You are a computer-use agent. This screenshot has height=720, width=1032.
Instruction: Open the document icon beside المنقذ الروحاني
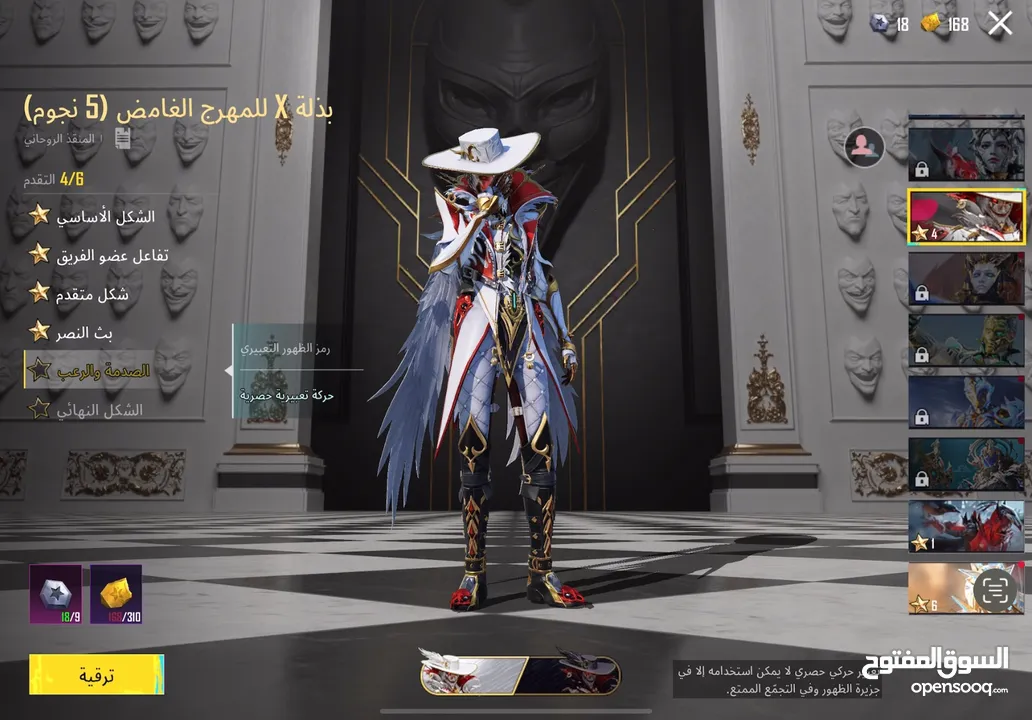(x=123, y=139)
